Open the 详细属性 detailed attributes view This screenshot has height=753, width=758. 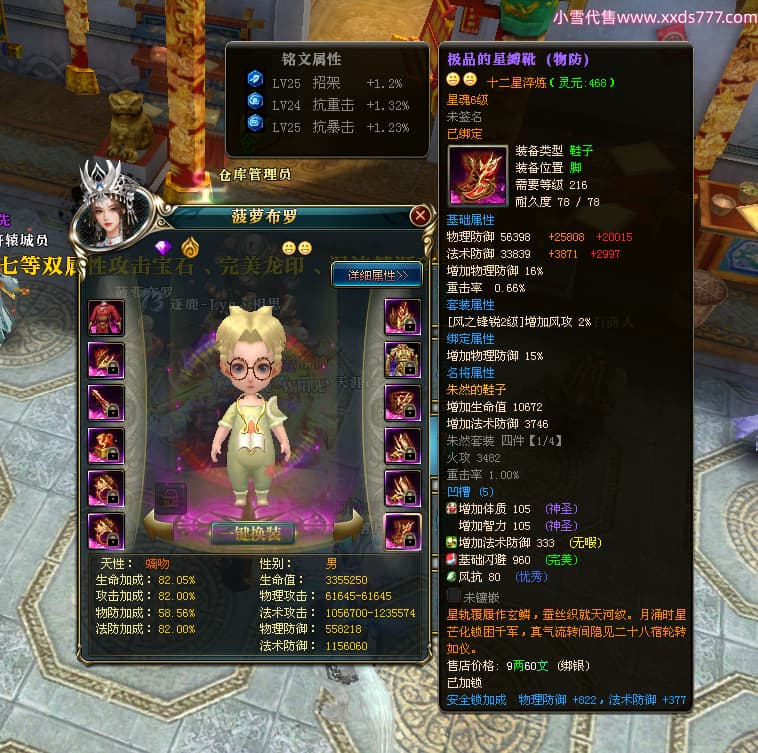point(377,274)
